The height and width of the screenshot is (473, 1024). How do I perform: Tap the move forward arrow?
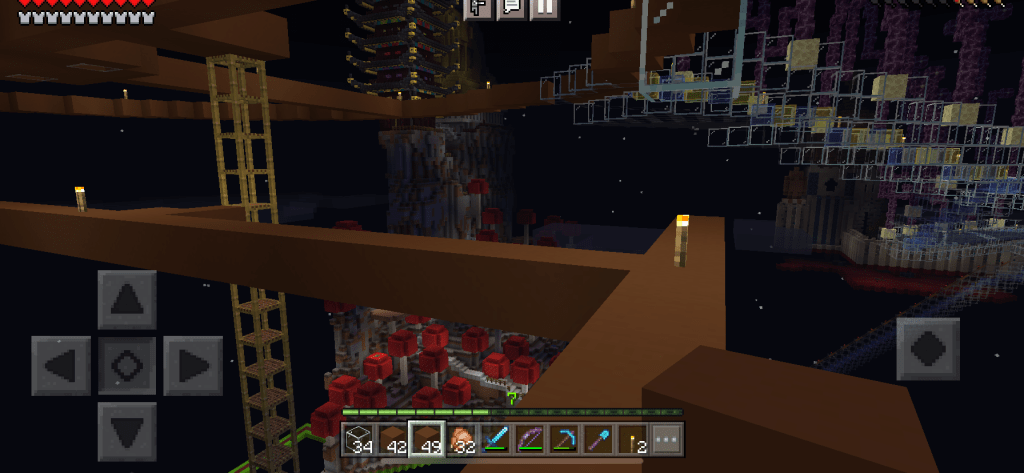pyautogui.click(x=127, y=299)
